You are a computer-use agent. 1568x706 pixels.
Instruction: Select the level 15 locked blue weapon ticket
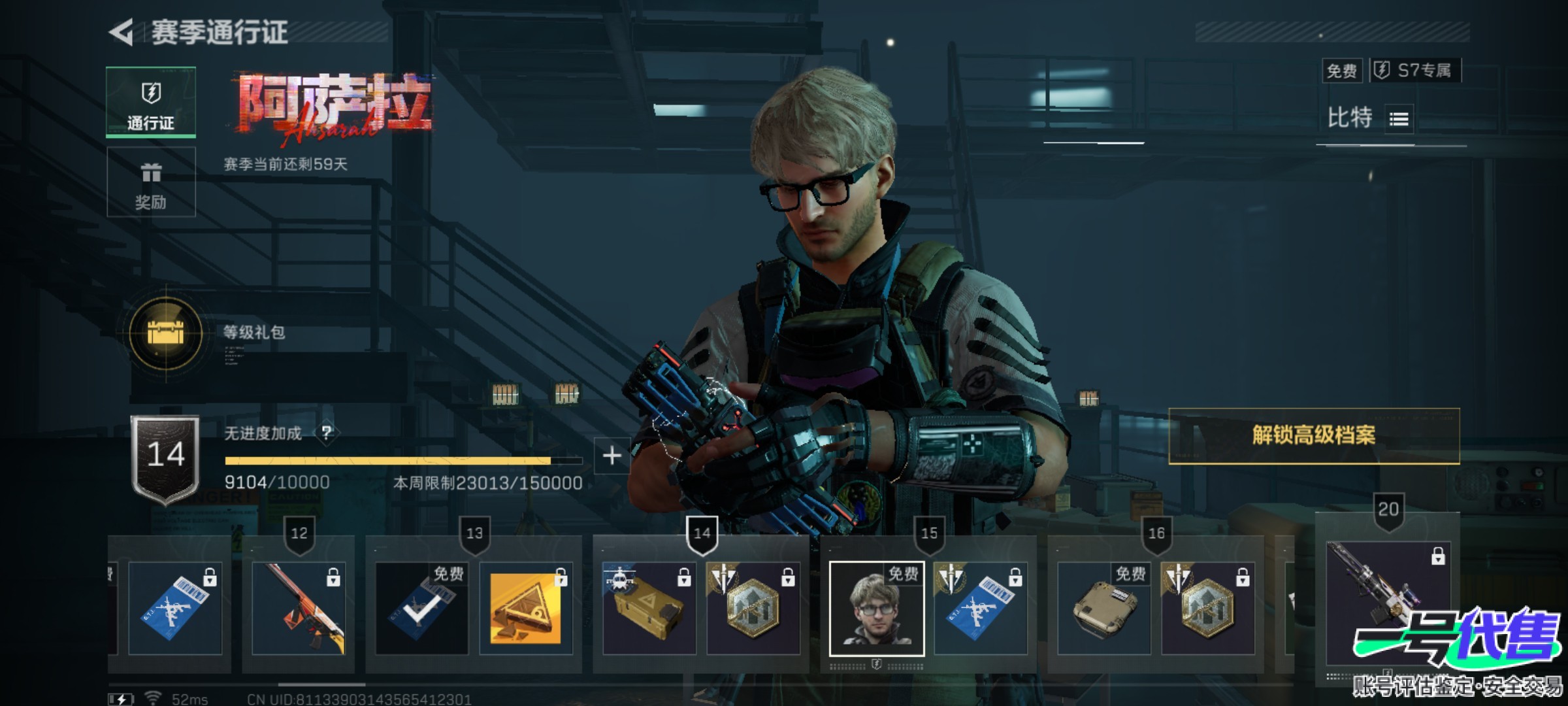click(x=980, y=608)
